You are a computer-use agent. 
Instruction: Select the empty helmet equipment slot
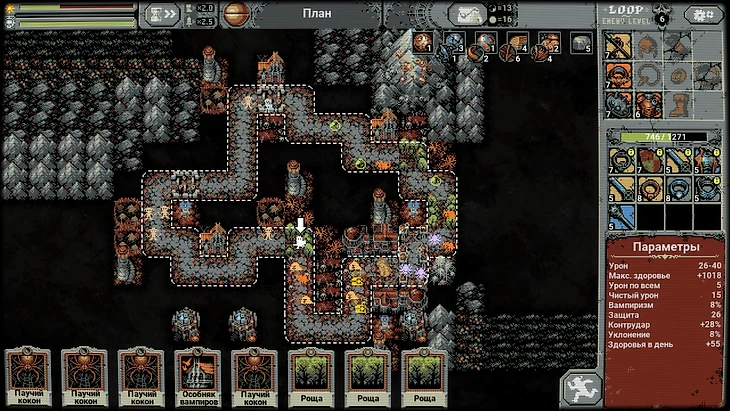tap(649, 46)
